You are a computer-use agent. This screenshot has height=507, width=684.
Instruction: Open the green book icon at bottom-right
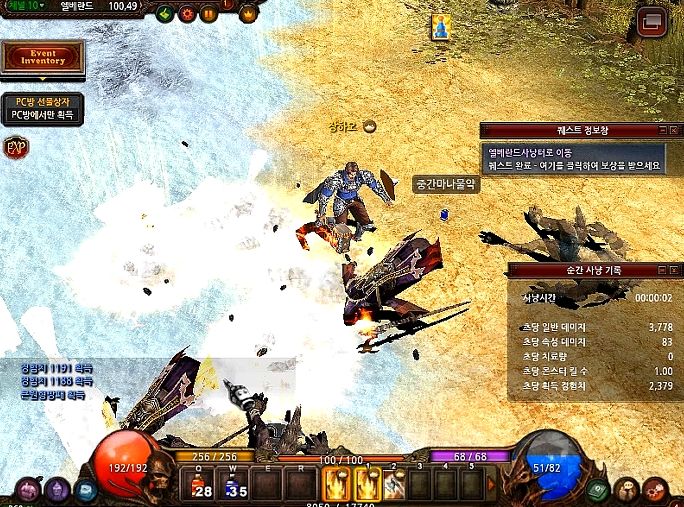coord(600,491)
